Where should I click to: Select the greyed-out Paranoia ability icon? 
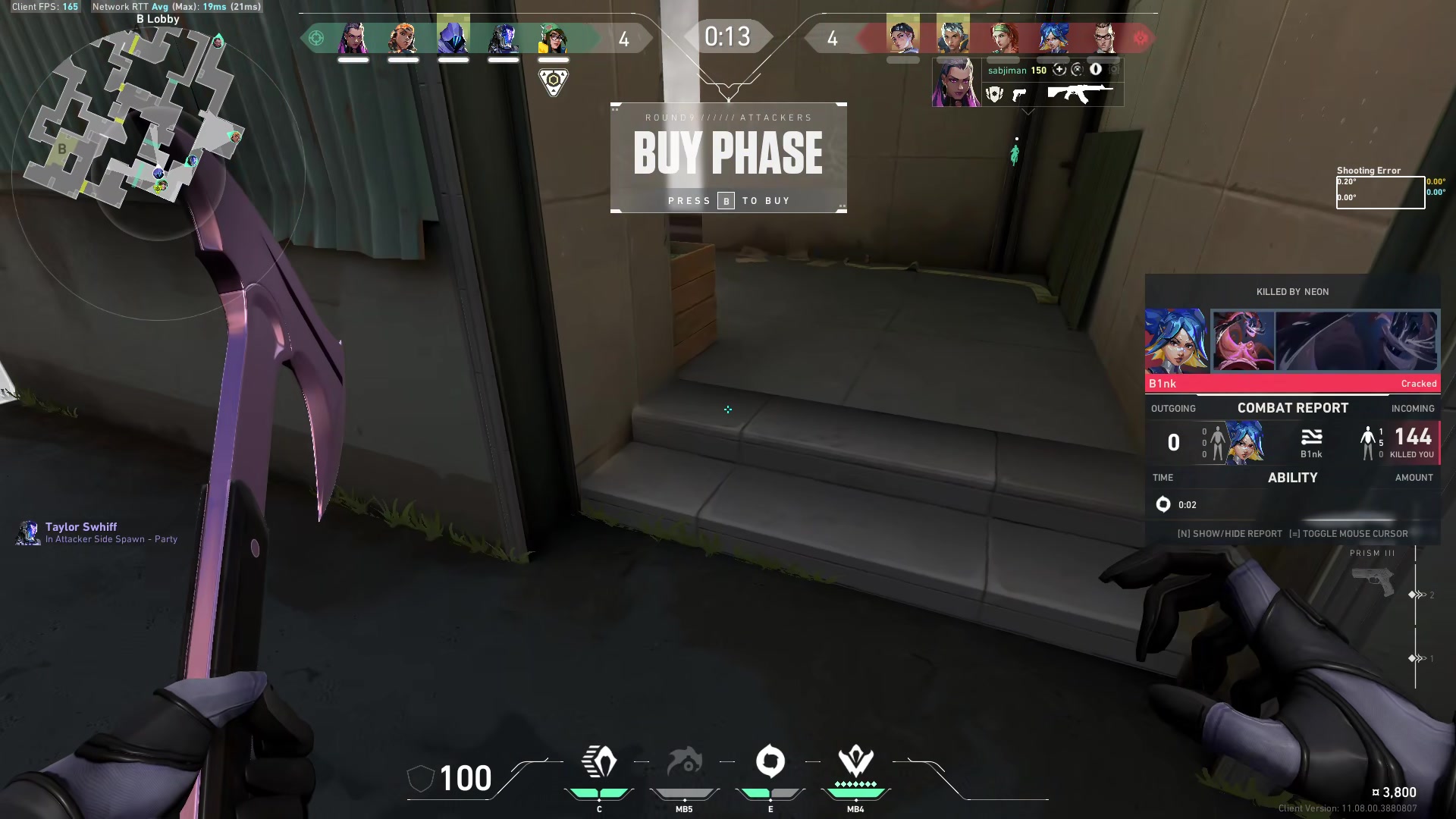[x=684, y=763]
